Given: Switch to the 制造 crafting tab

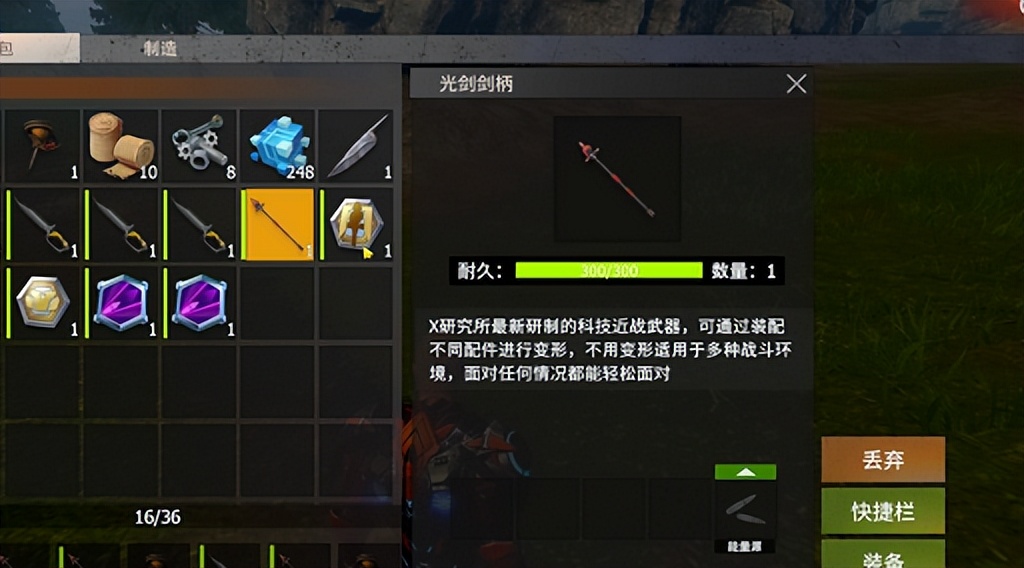Looking at the screenshot, I should point(160,48).
